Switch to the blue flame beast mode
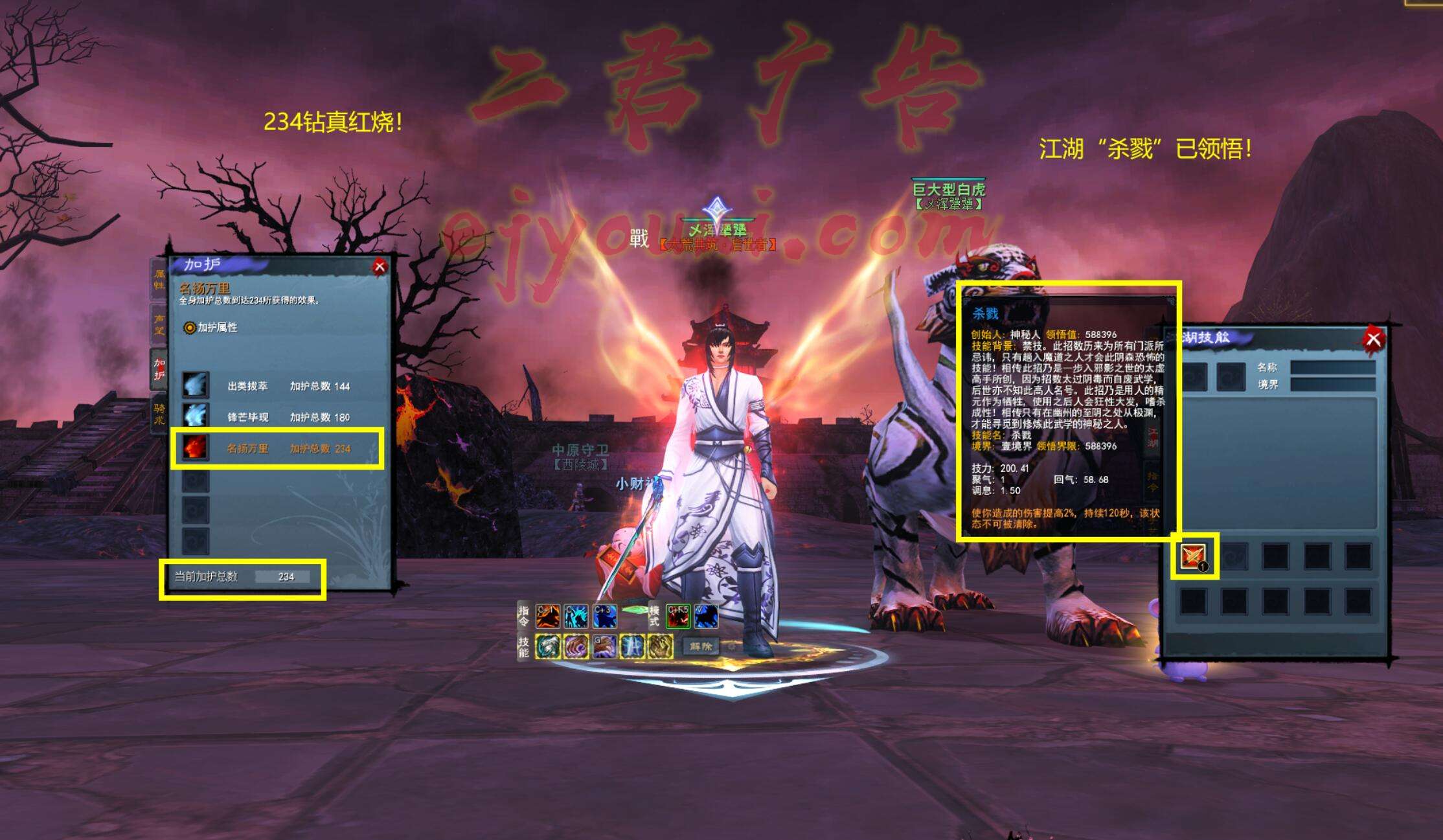 coord(706,616)
